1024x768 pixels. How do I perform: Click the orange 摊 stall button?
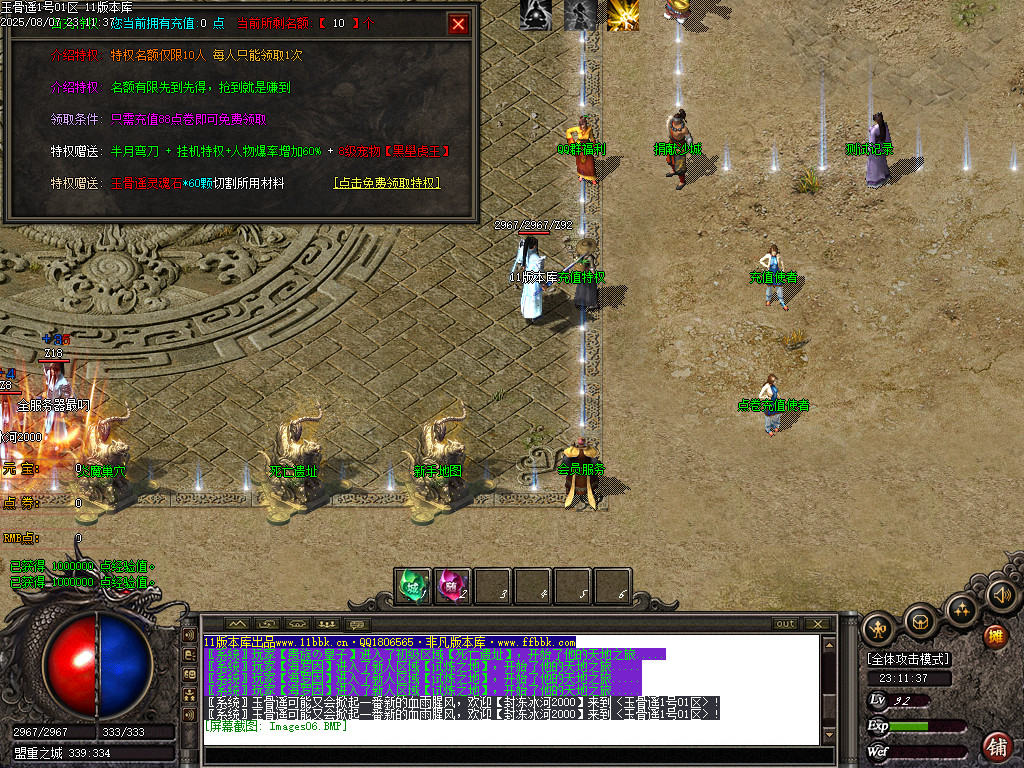coord(996,636)
